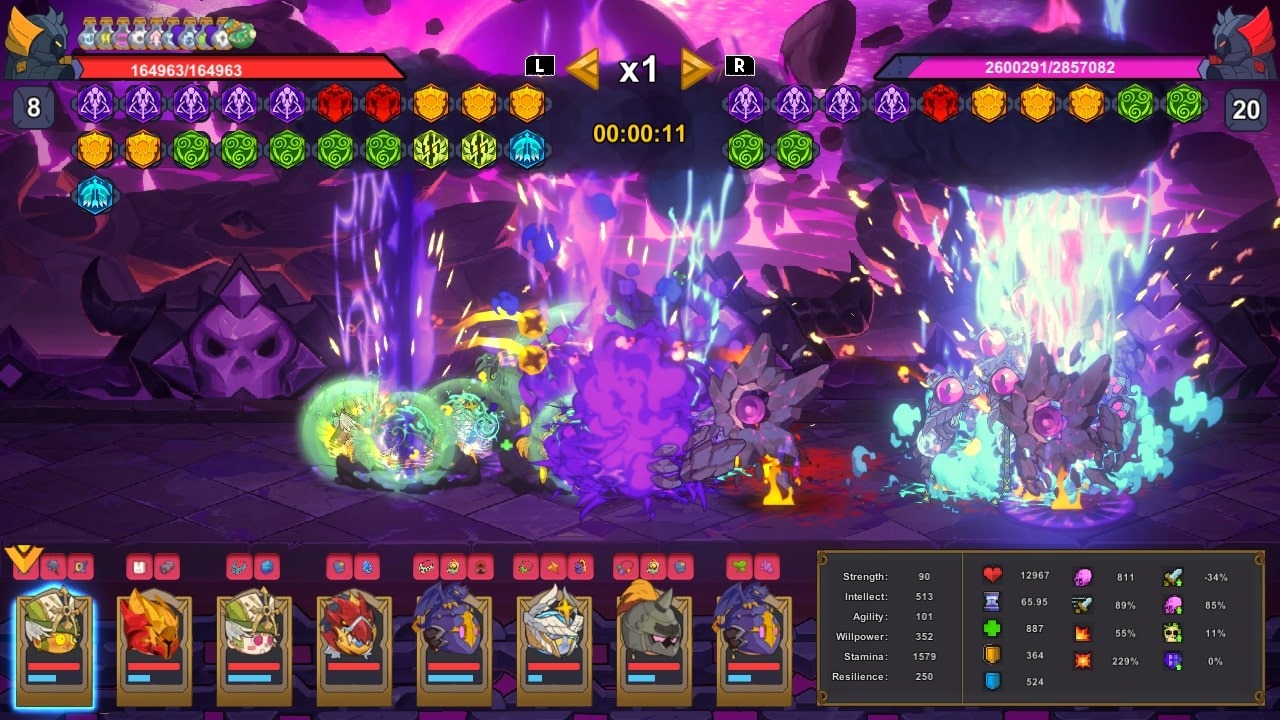
Task: Click the explosion icon showing 229%
Action: (x=1082, y=660)
